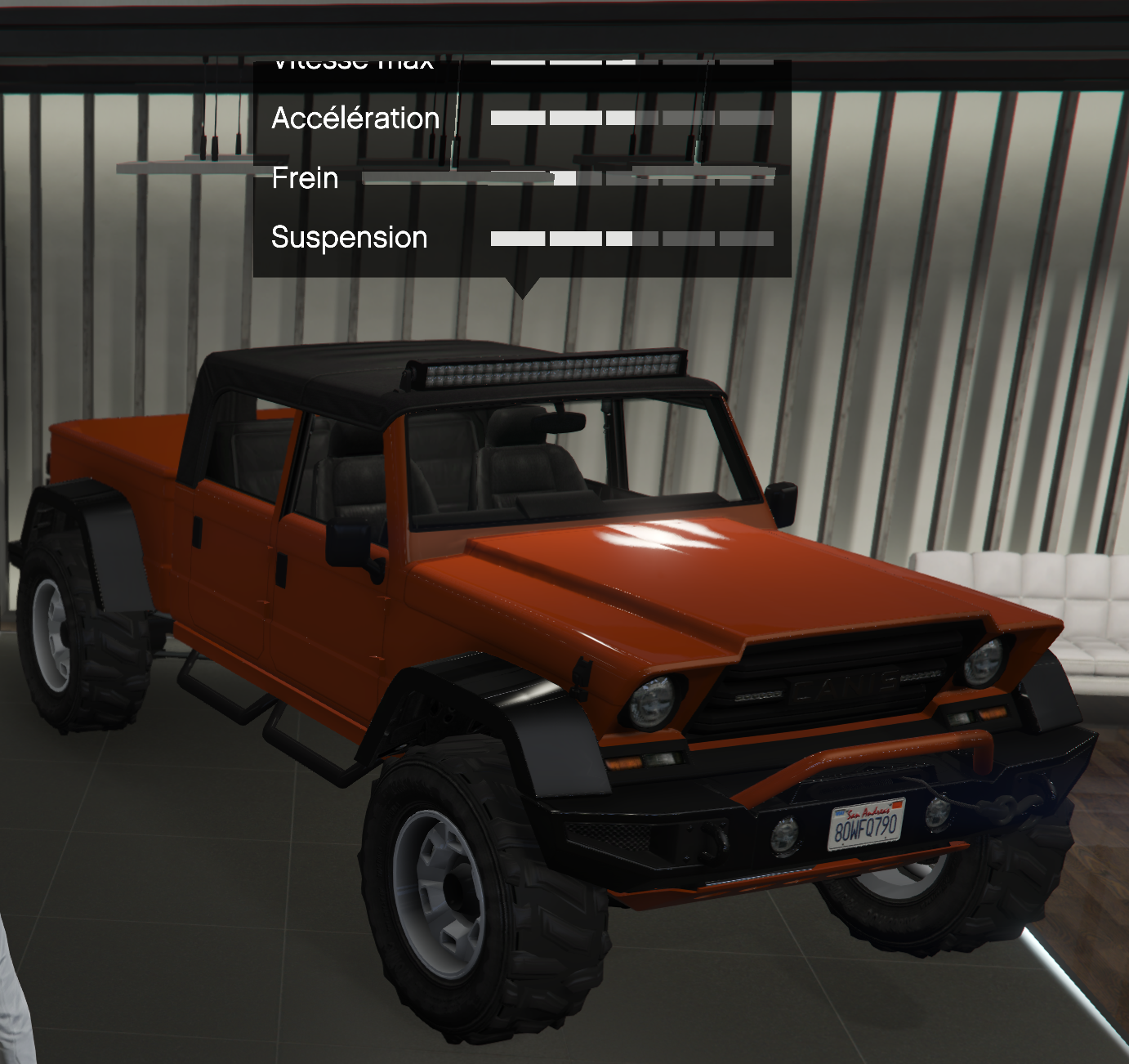Image resolution: width=1129 pixels, height=1064 pixels.
Task: Click the Accélération rating bar
Action: click(629, 118)
